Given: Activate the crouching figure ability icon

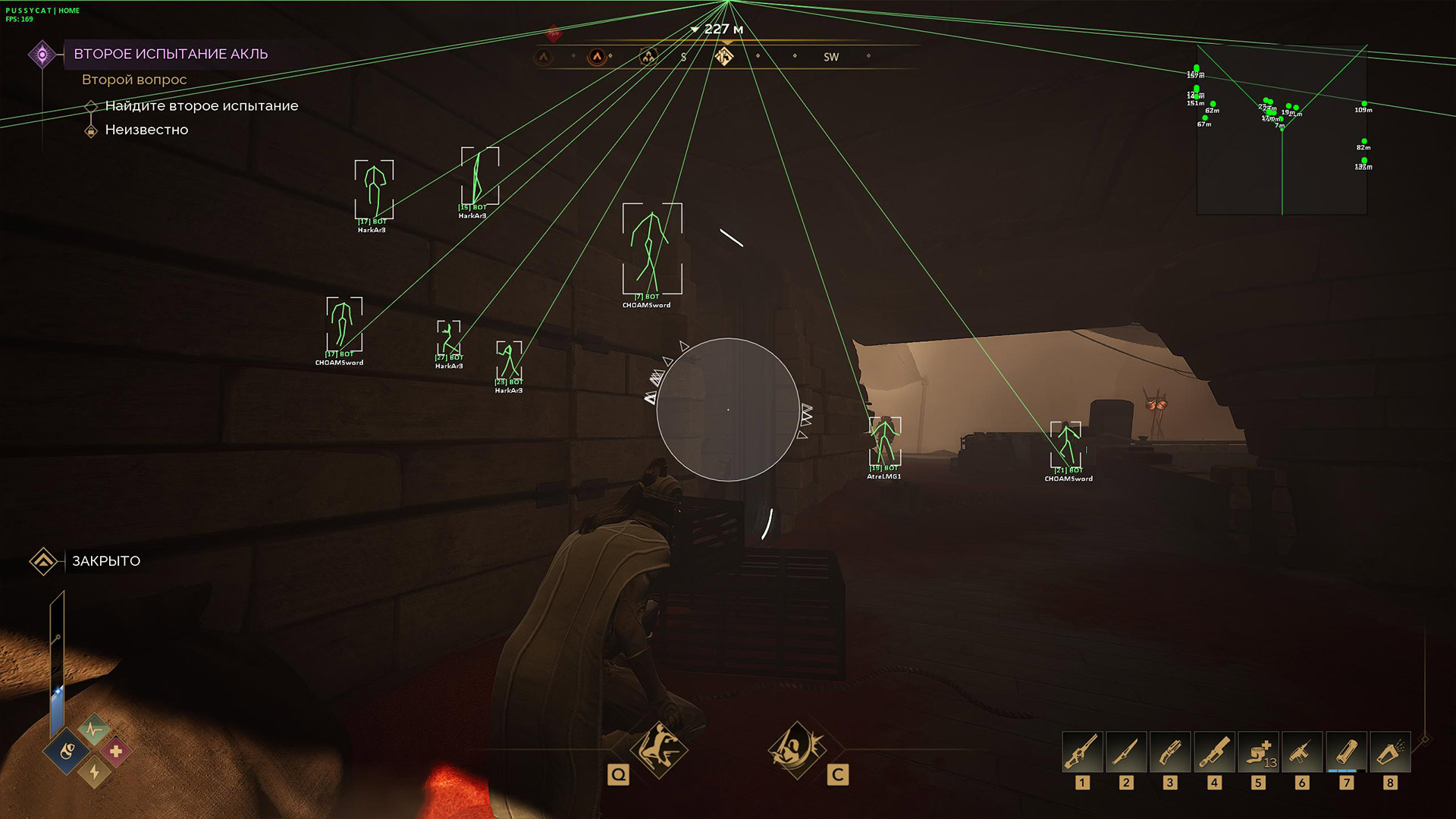Looking at the screenshot, I should 659,748.
